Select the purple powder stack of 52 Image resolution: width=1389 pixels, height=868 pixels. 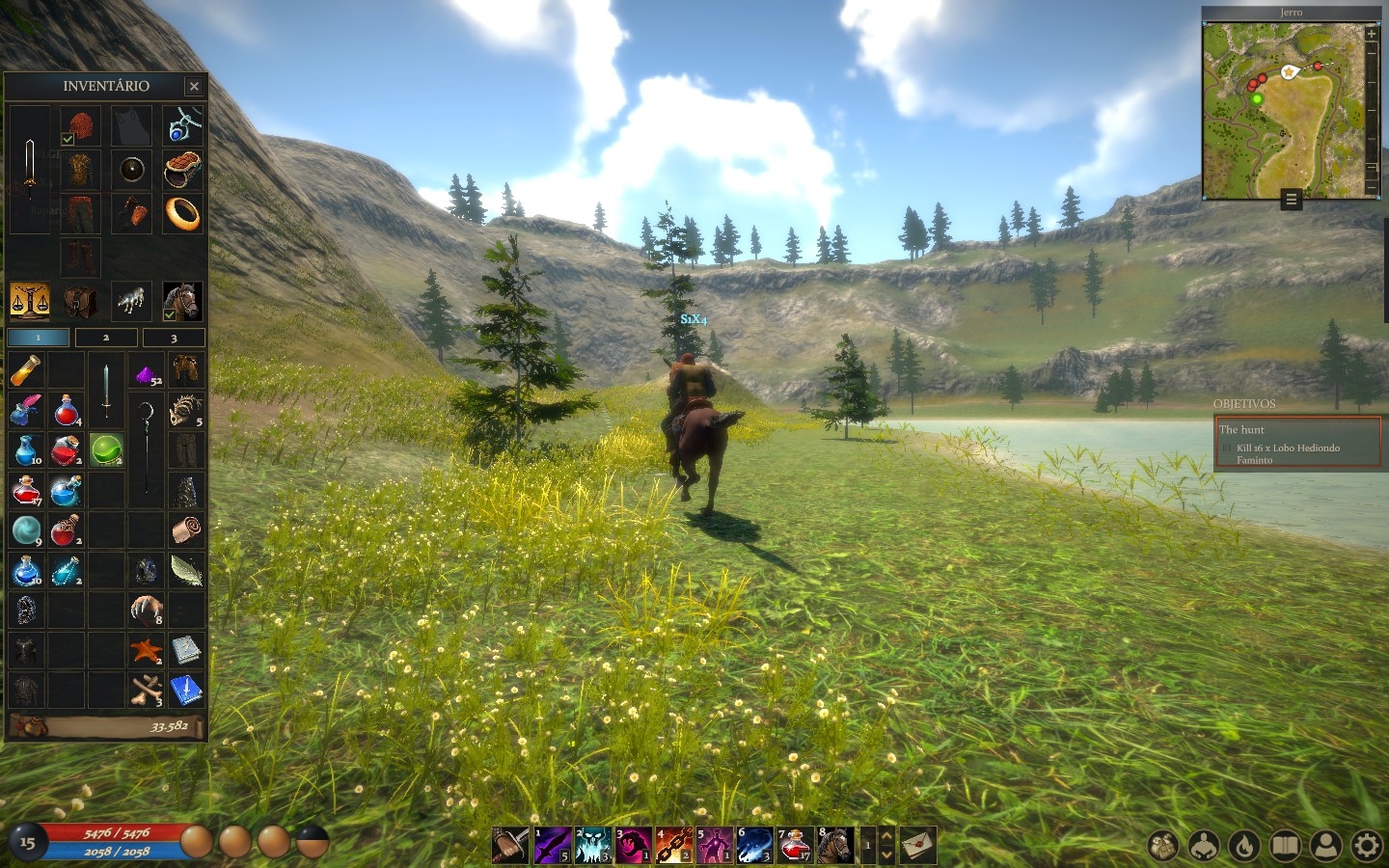pos(146,372)
